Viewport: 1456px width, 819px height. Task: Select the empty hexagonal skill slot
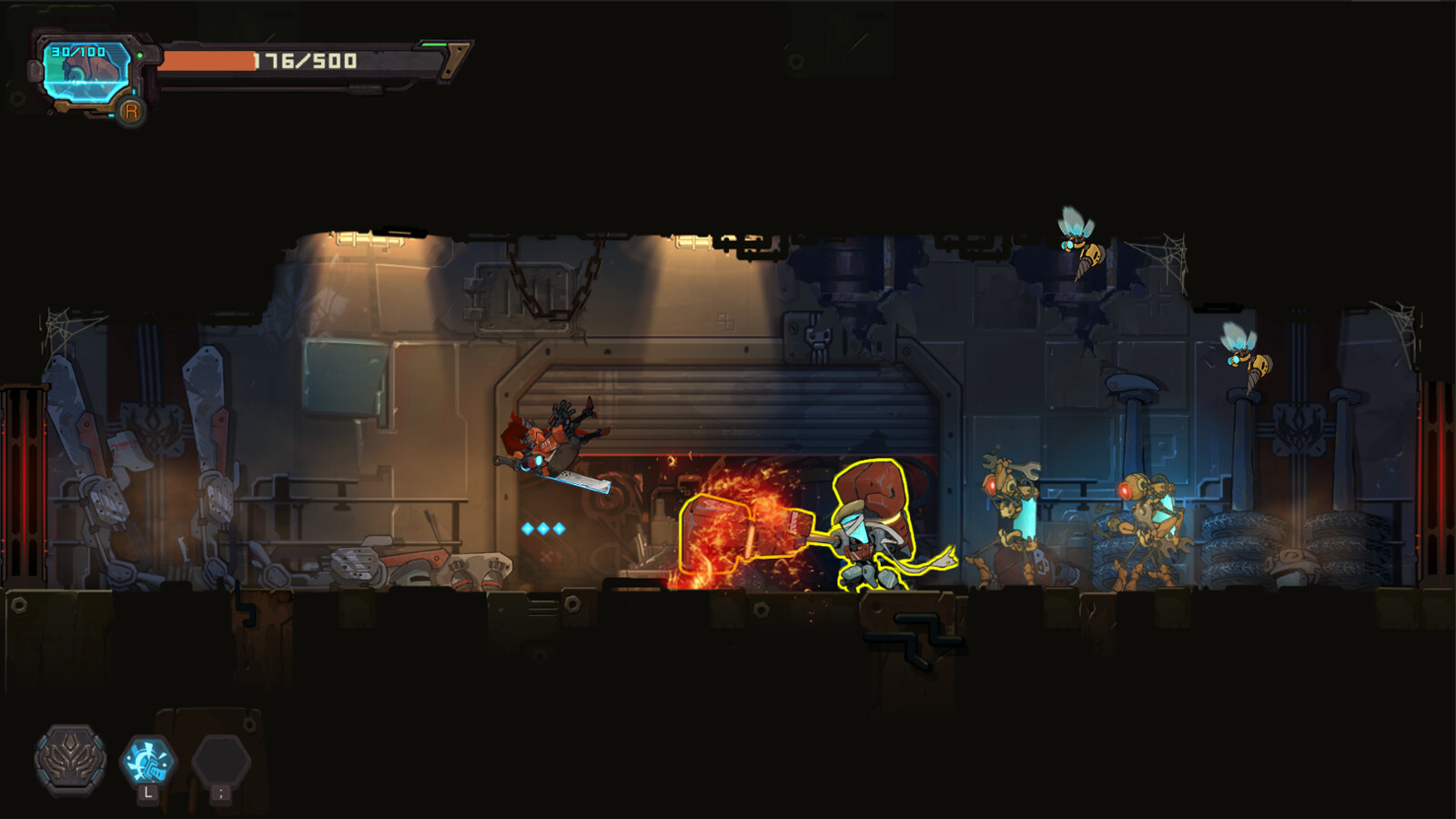coord(220,761)
